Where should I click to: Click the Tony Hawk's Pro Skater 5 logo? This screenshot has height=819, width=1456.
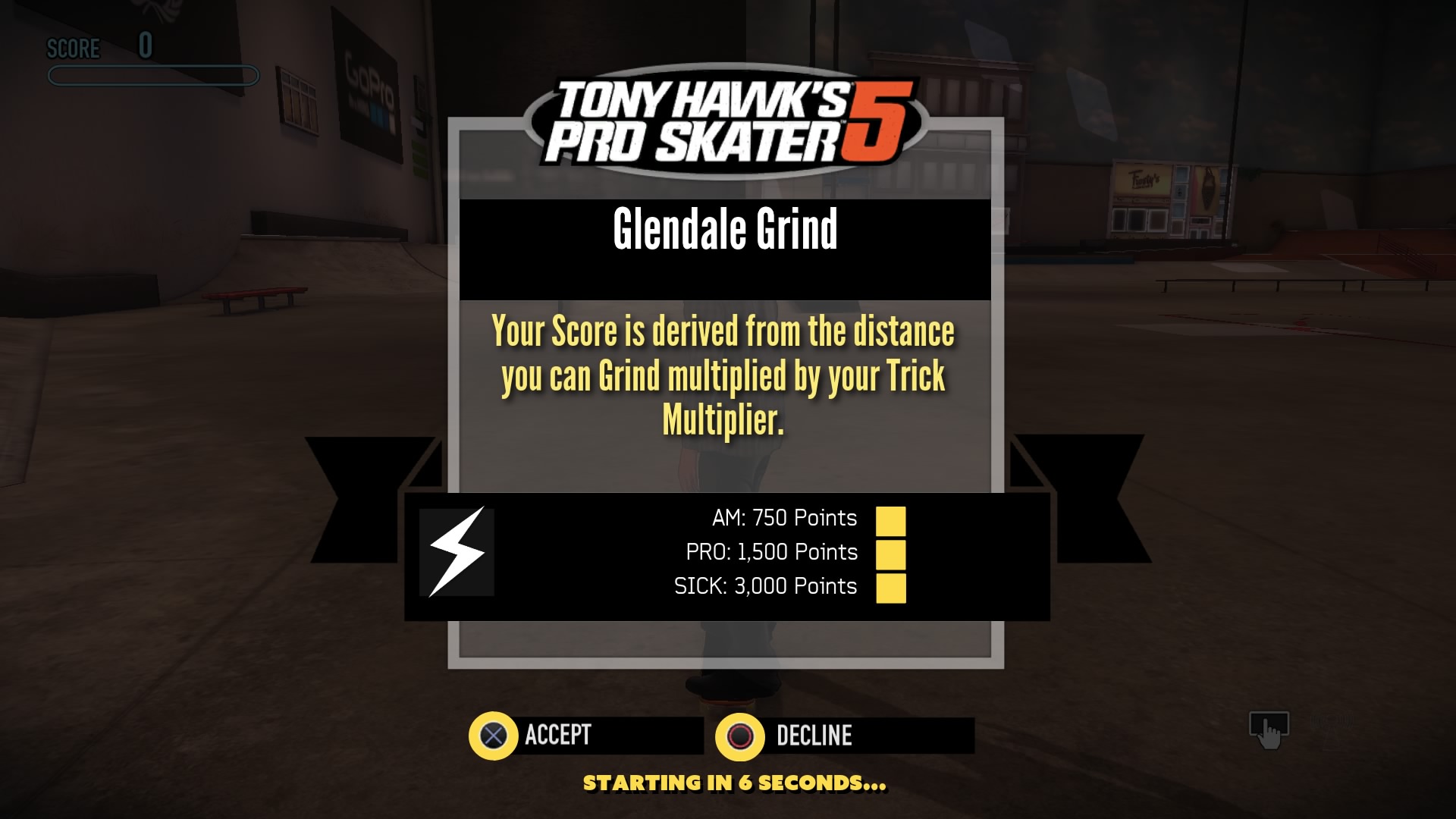[x=726, y=121]
